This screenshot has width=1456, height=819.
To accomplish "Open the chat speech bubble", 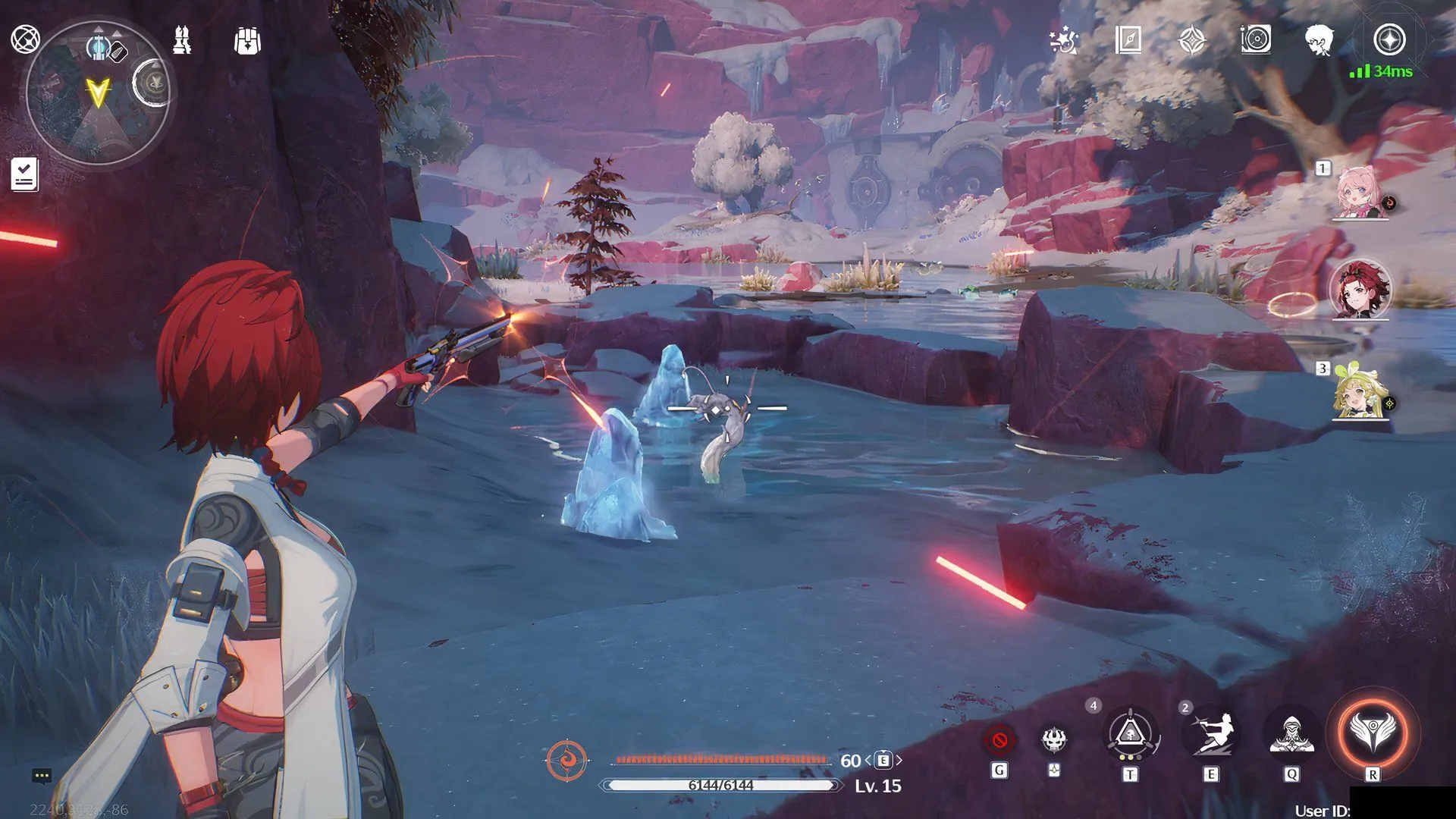I will [x=42, y=776].
